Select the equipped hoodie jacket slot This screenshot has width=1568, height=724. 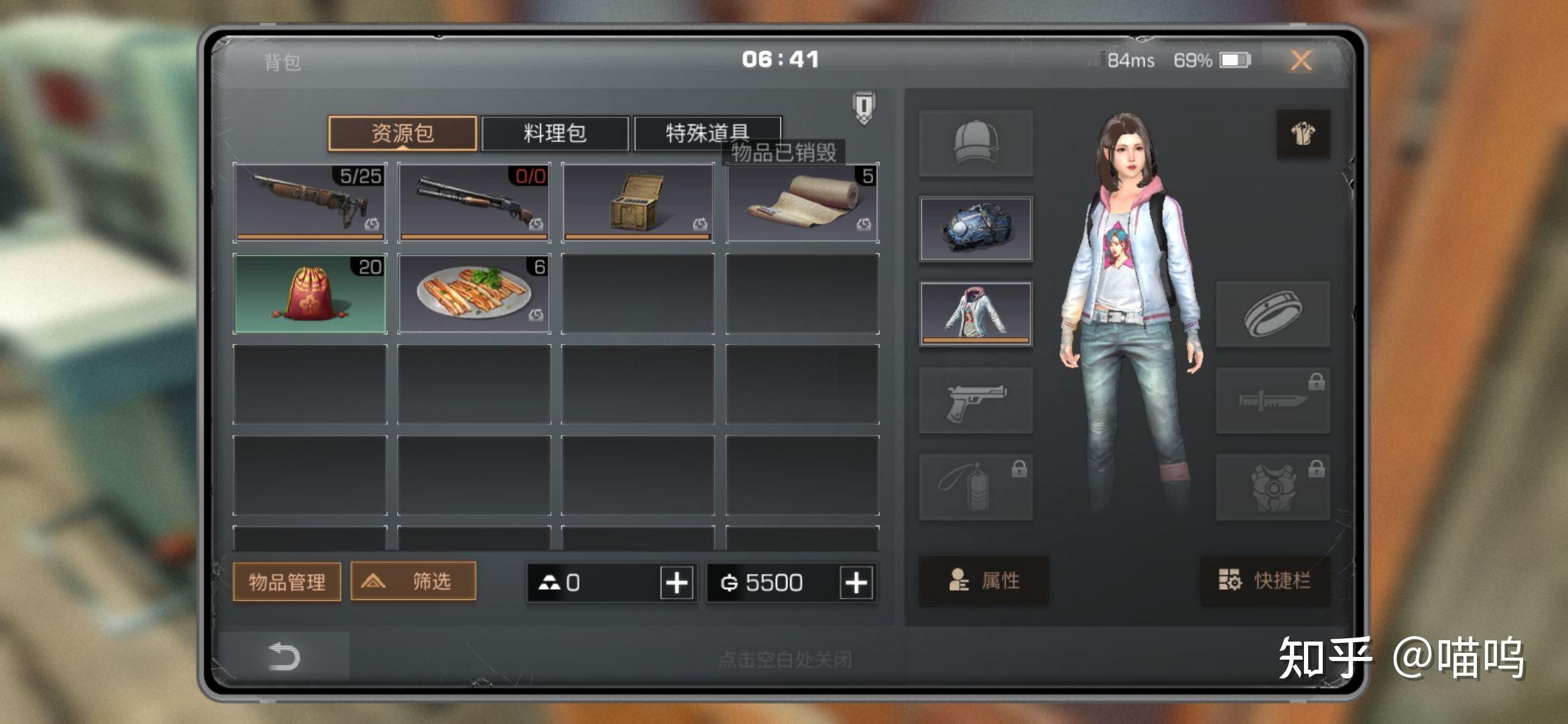(976, 314)
